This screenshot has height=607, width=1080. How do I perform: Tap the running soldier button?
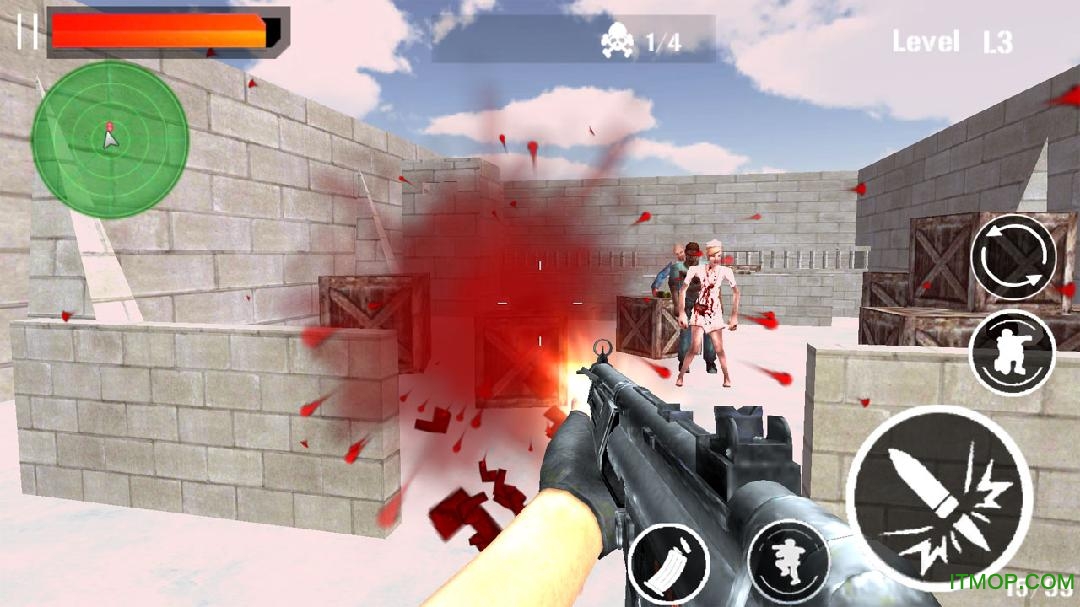pyautogui.click(x=787, y=562)
